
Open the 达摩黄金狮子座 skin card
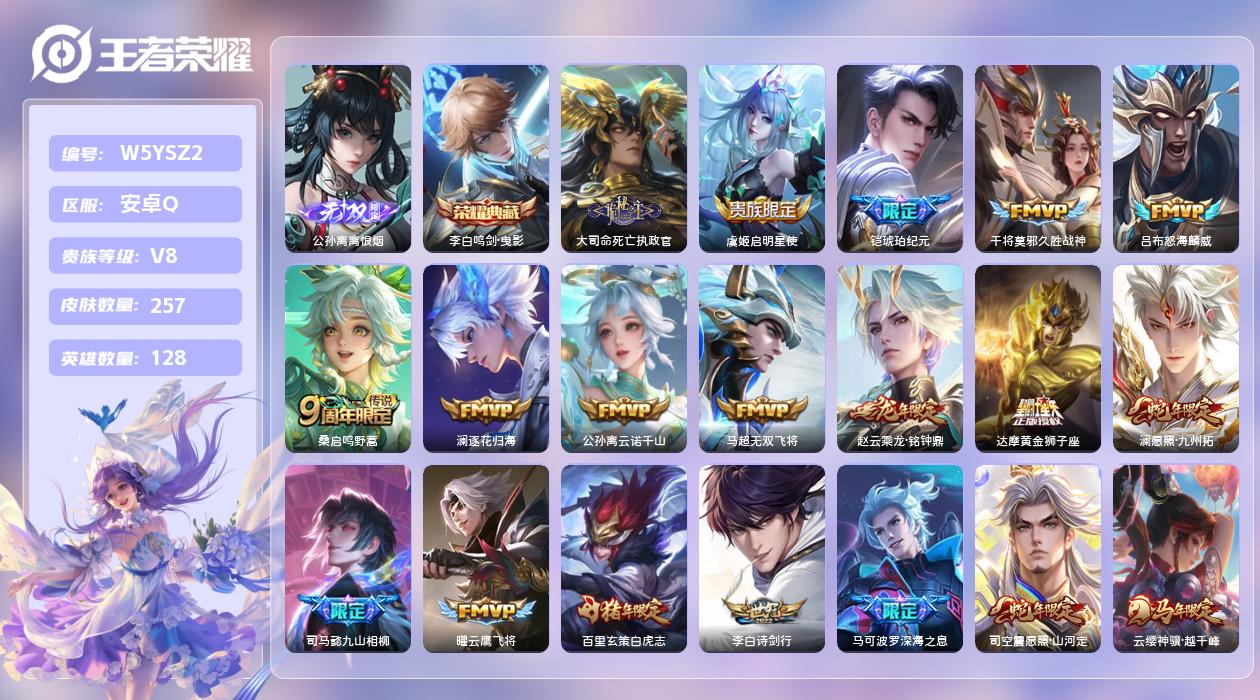1038,358
